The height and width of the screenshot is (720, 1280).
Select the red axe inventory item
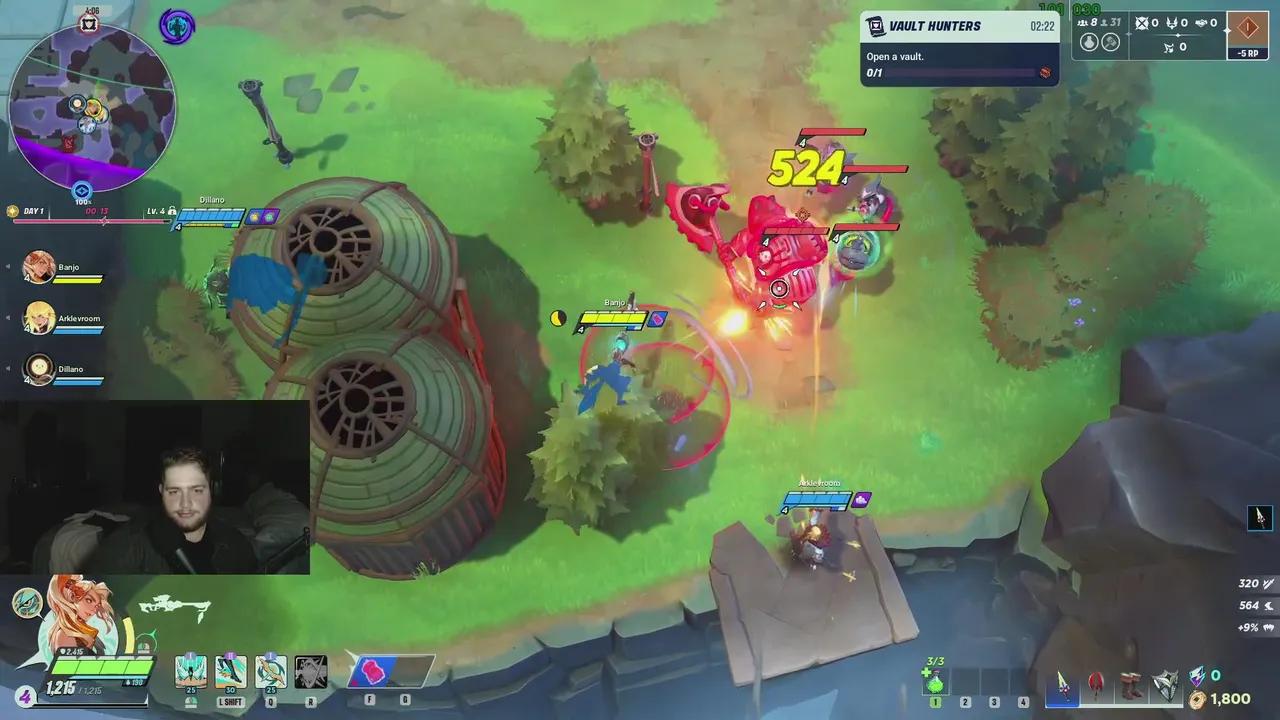point(1096,686)
